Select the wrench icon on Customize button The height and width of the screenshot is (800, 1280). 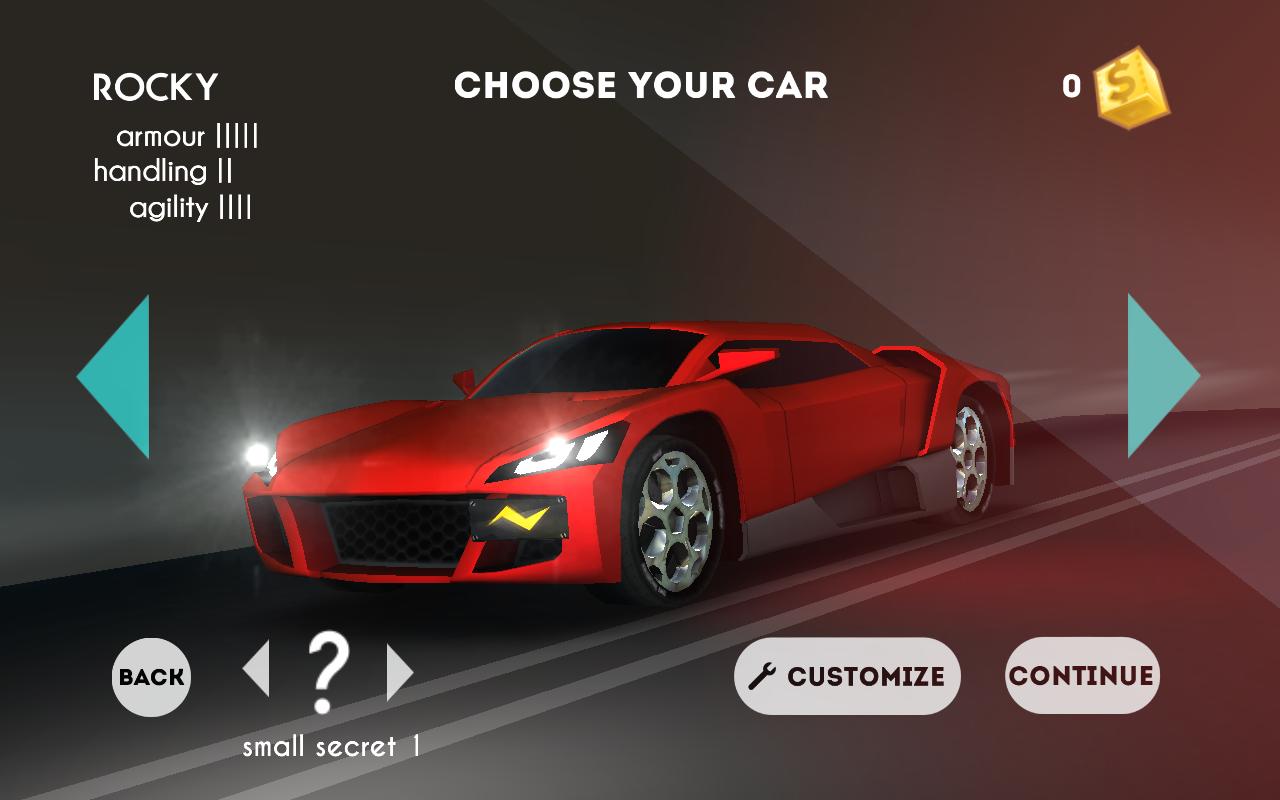[761, 676]
